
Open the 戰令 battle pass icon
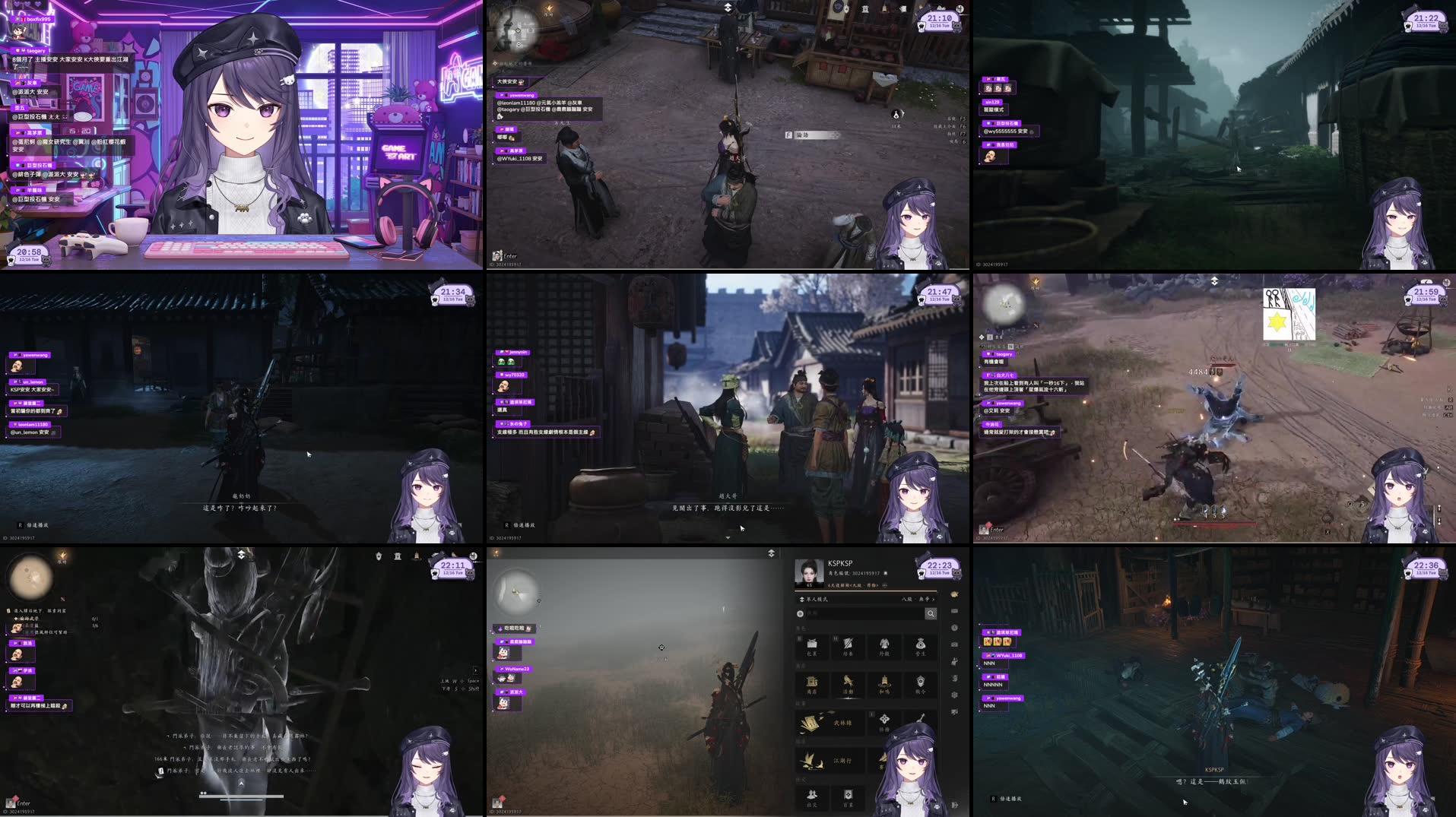click(921, 682)
